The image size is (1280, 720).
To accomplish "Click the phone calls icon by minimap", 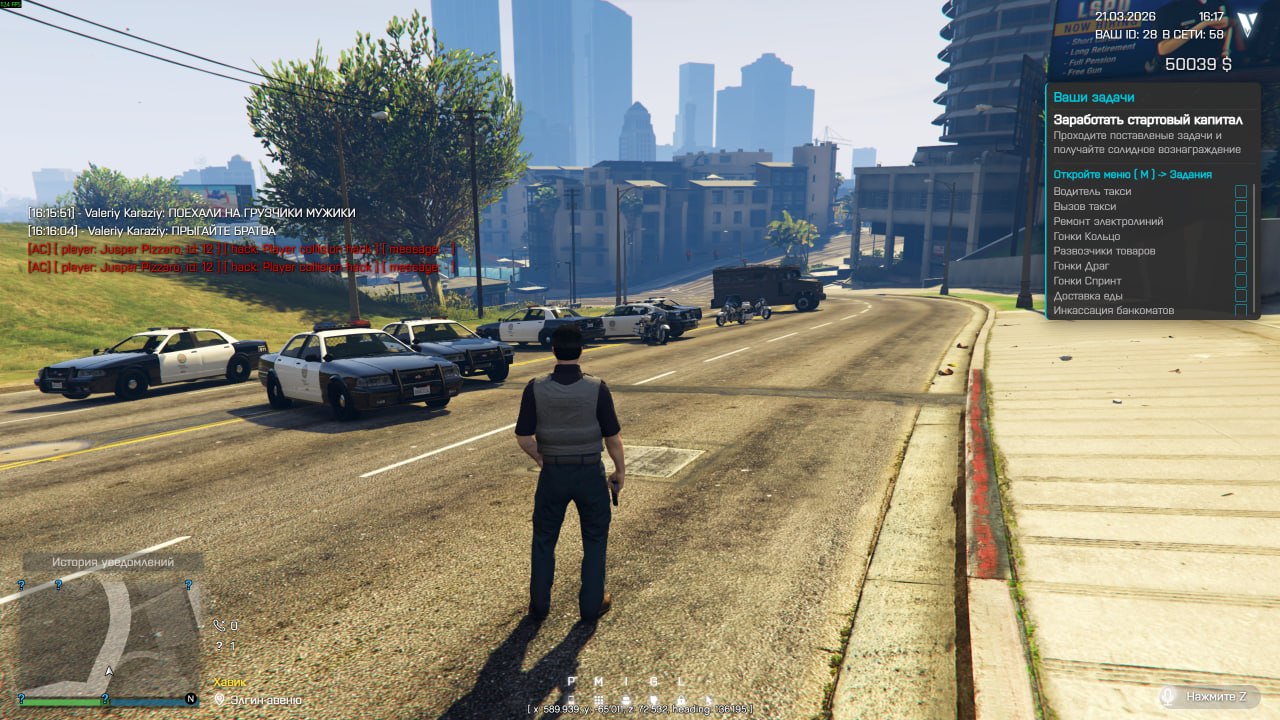I will (x=219, y=626).
